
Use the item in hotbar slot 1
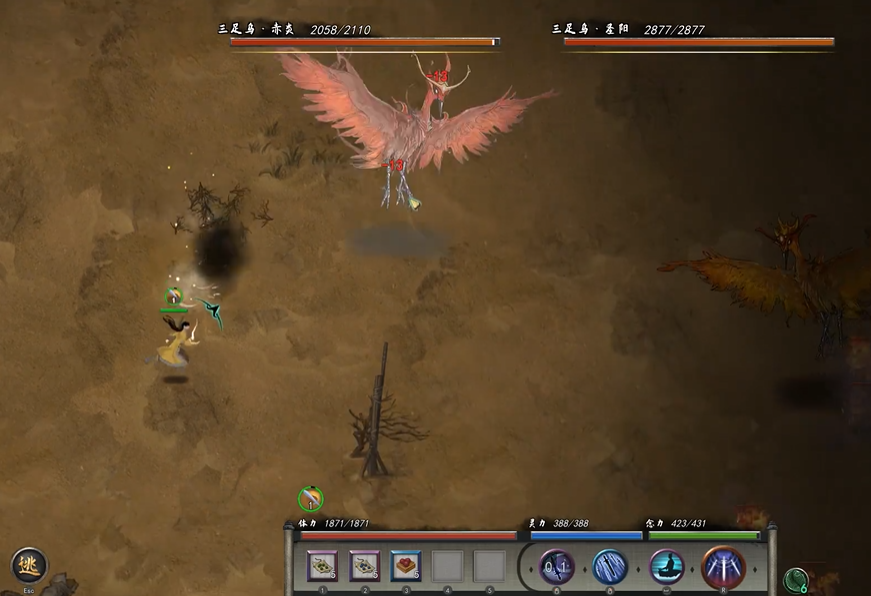(x=322, y=566)
